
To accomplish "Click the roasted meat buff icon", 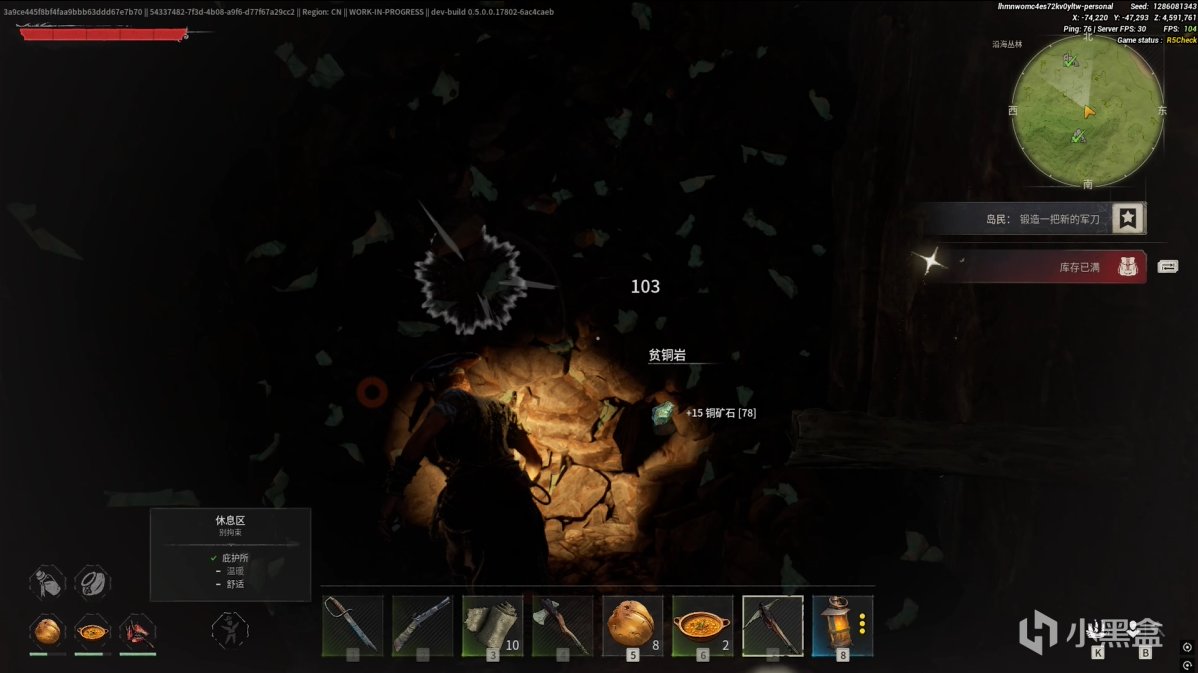I will 137,631.
